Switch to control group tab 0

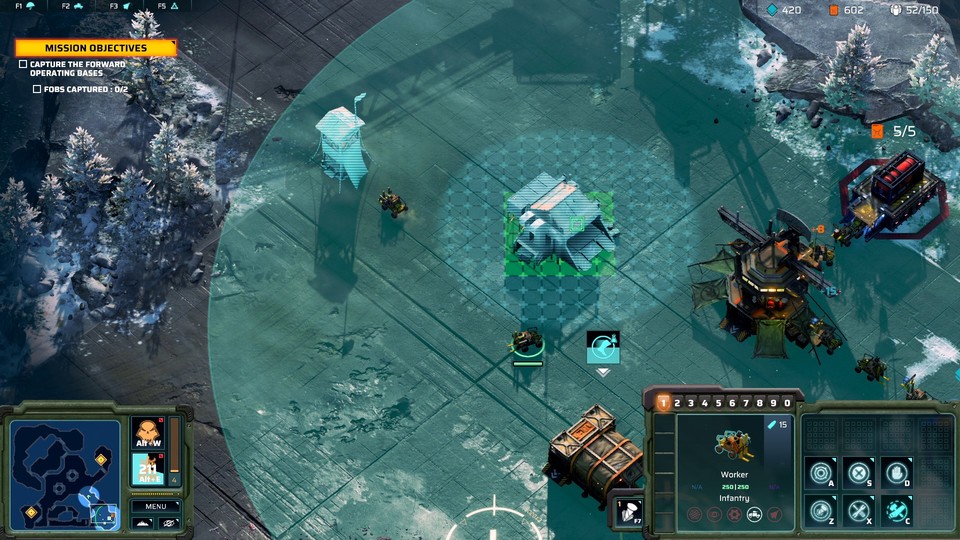[x=787, y=403]
